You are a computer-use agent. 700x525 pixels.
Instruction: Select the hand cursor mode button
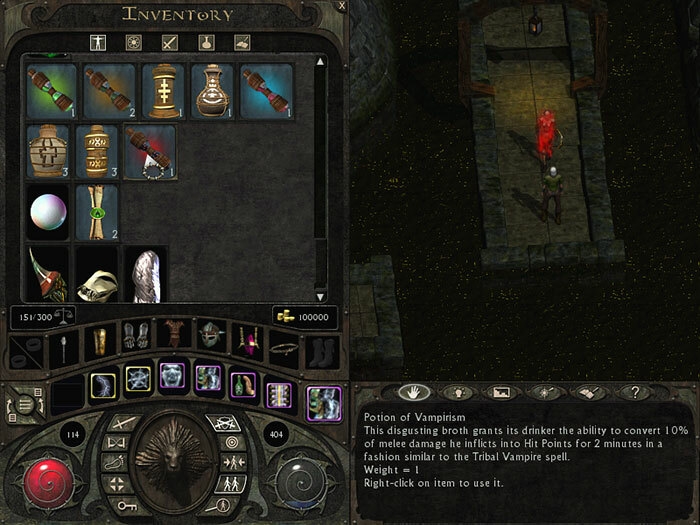pos(407,393)
